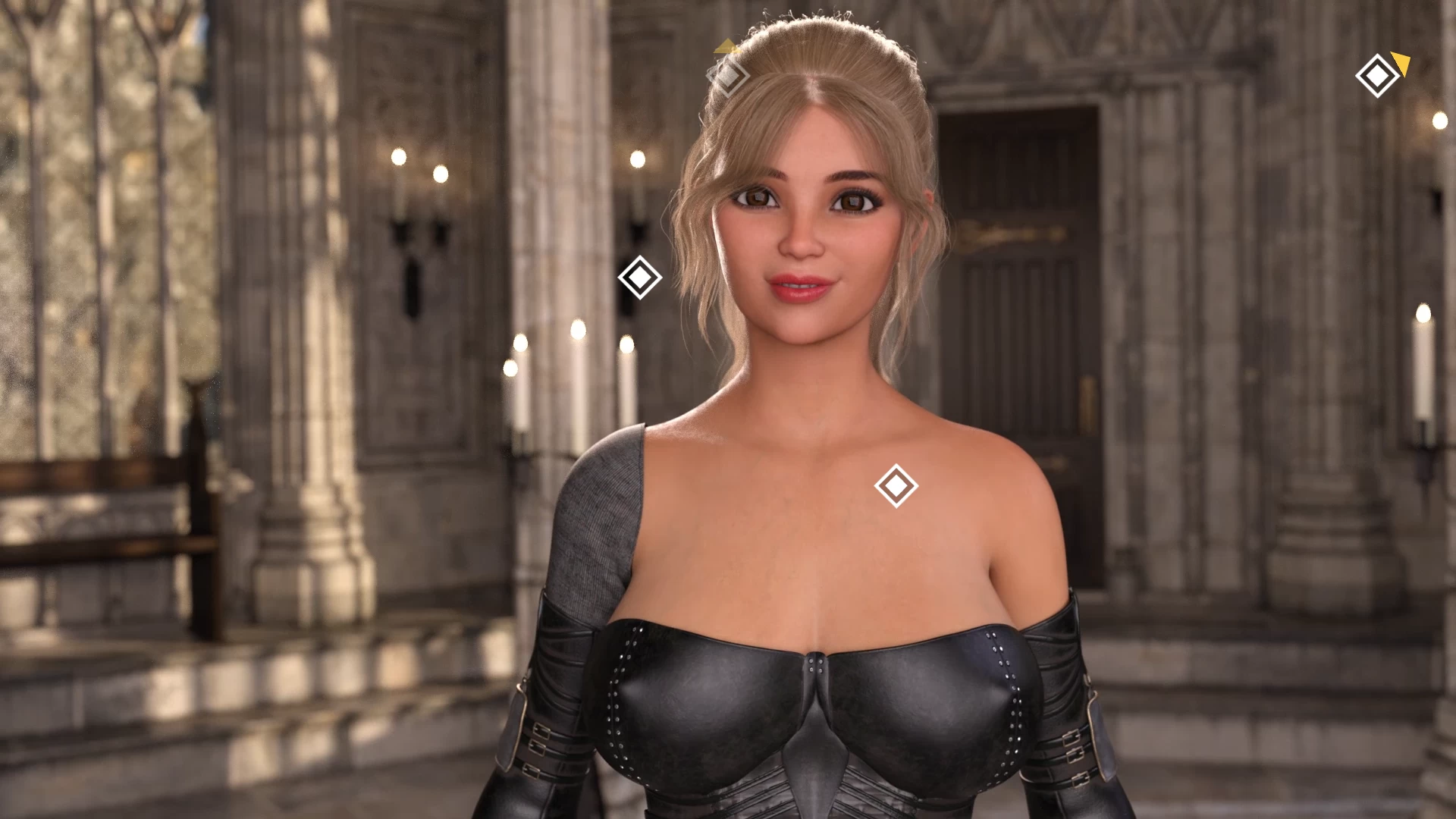The image size is (1456, 819).
Task: Click the tall candles behind her left shoulder
Action: [569, 379]
